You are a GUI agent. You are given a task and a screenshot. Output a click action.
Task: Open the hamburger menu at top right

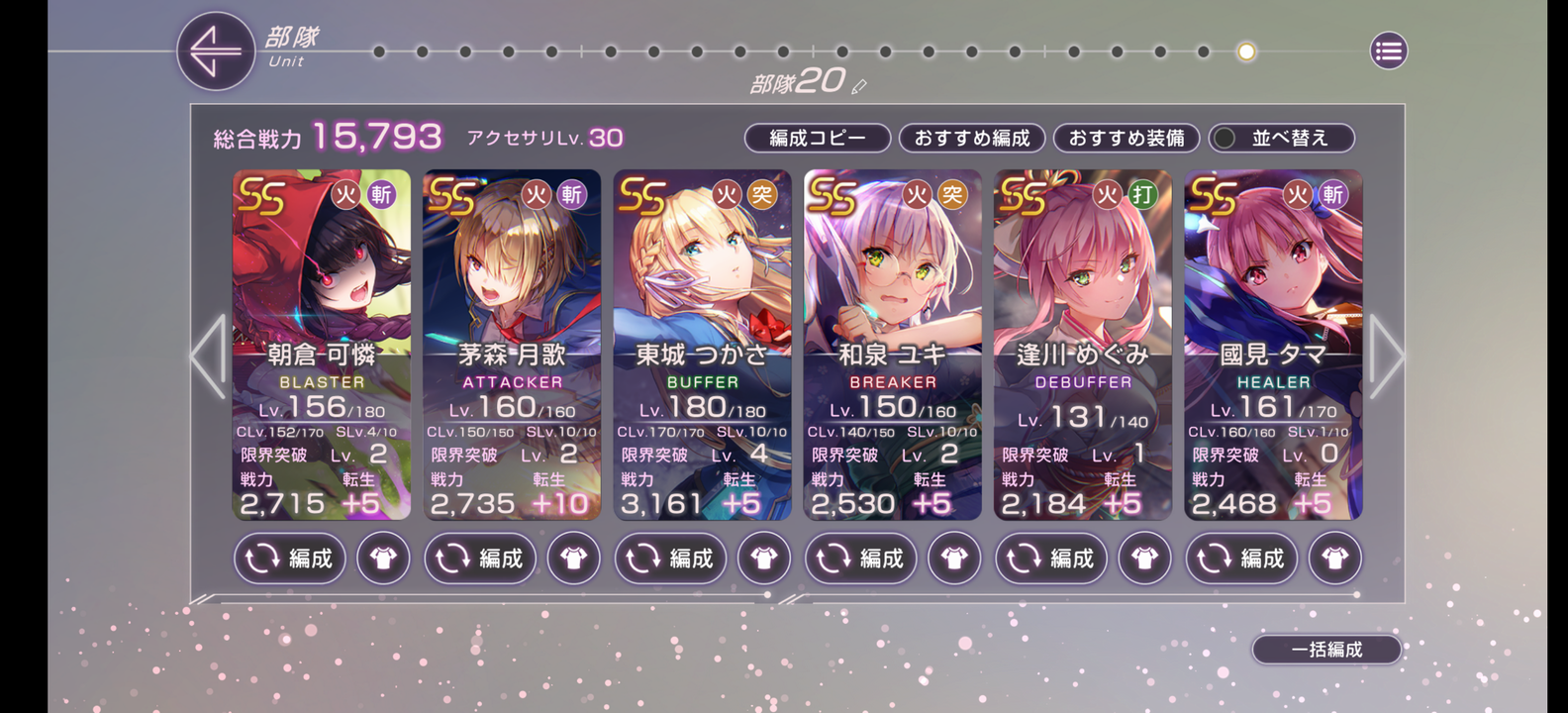point(1388,51)
